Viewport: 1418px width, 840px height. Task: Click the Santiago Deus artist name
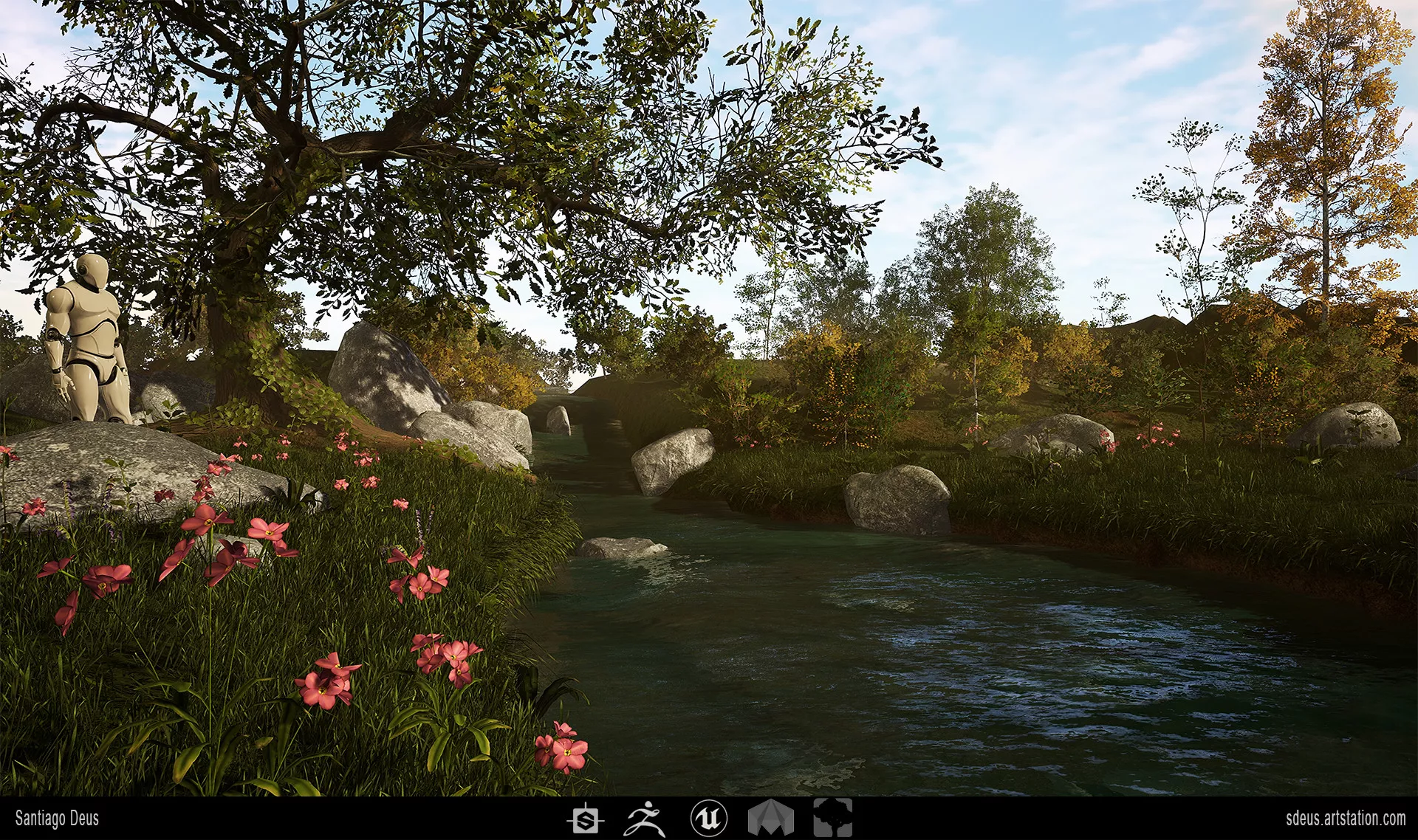pyautogui.click(x=57, y=819)
